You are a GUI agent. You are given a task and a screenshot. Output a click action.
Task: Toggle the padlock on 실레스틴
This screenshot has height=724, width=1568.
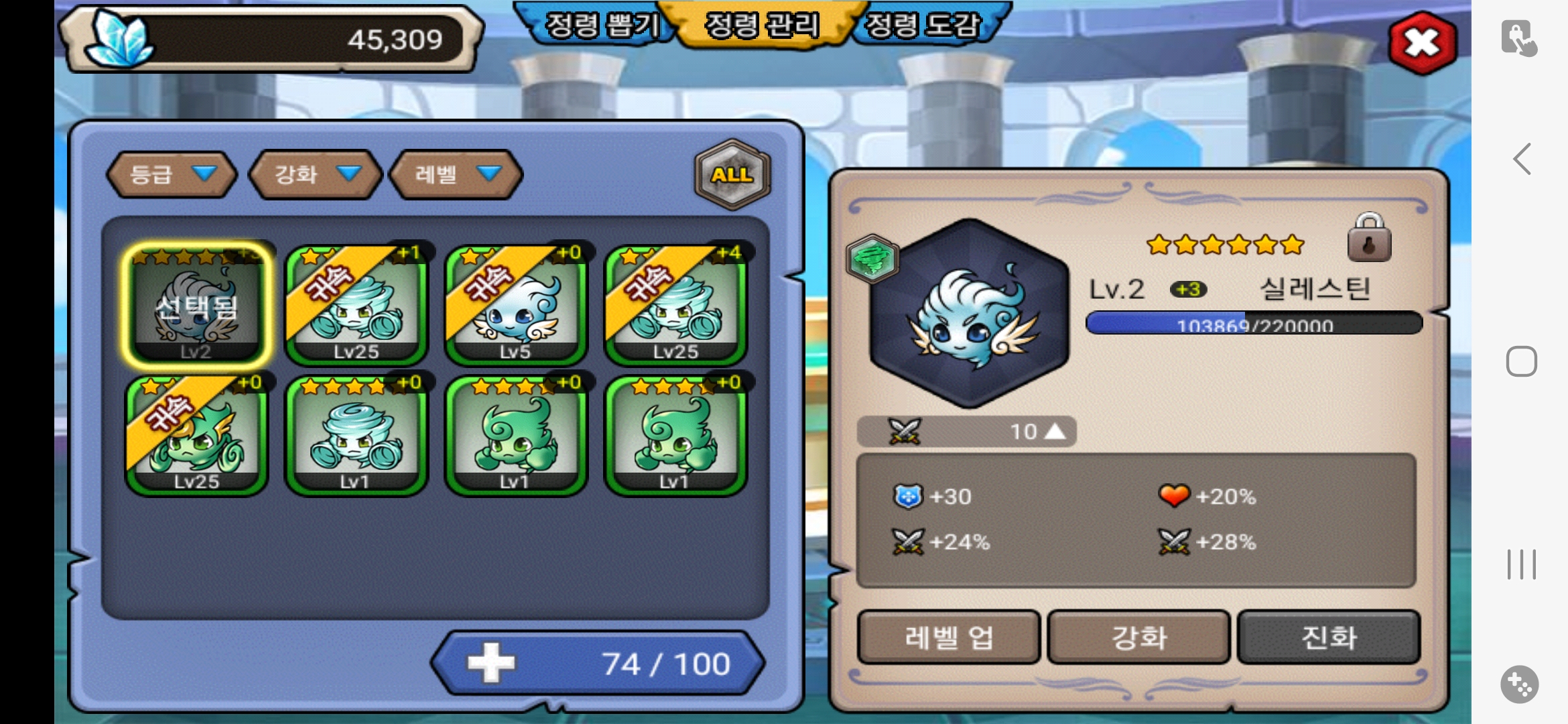coord(1369,238)
